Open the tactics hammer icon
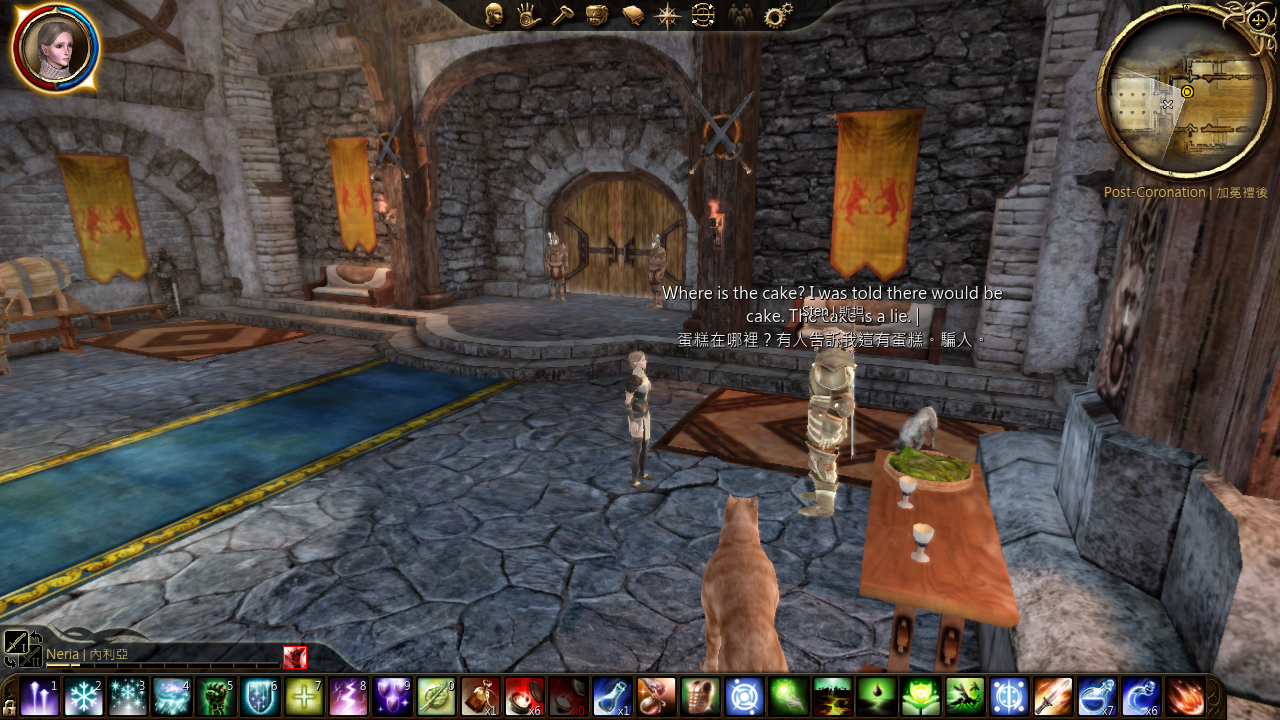This screenshot has height=720, width=1280. click(563, 15)
